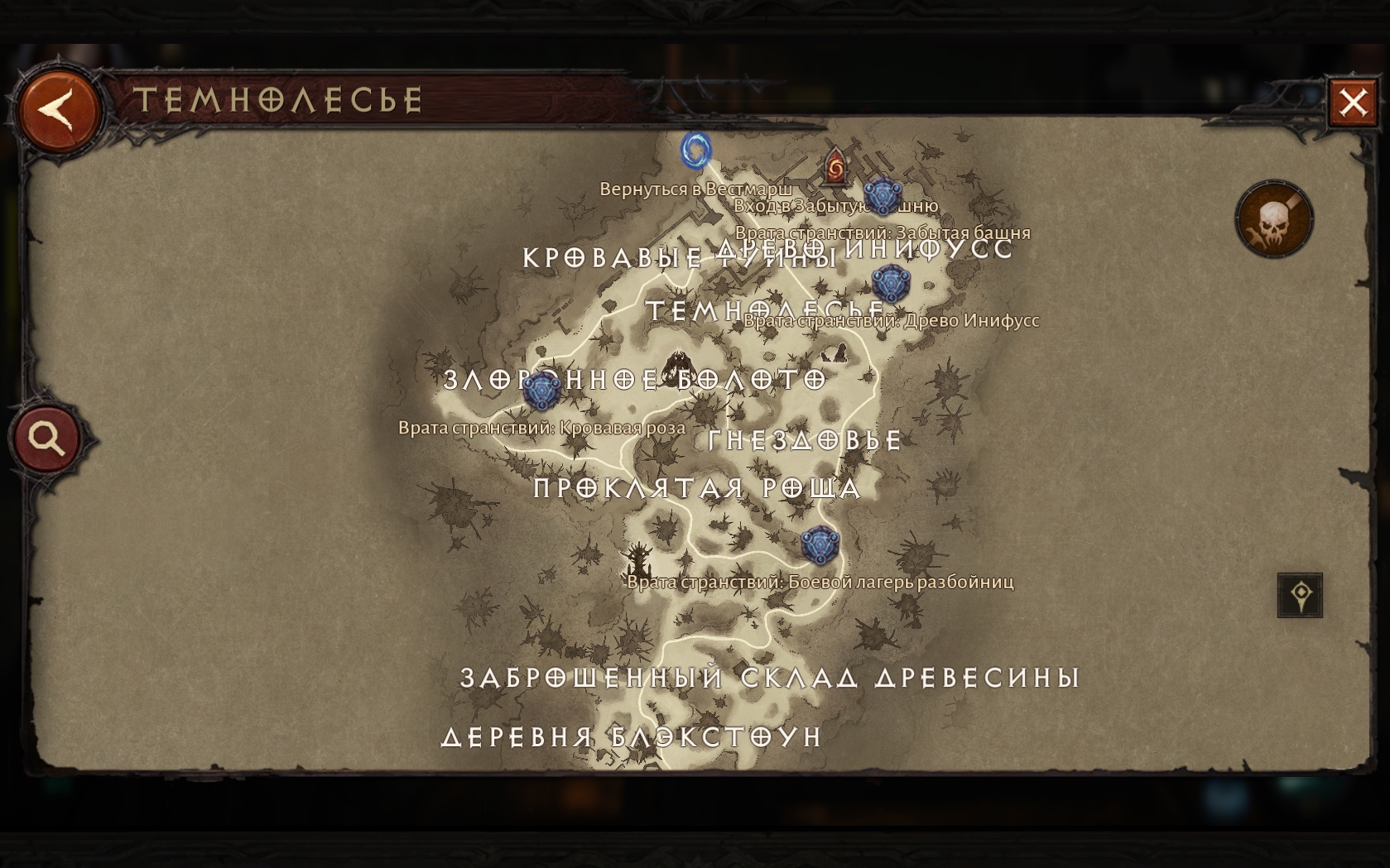
Task: Open the magnifying glass search button
Action: click(x=47, y=438)
